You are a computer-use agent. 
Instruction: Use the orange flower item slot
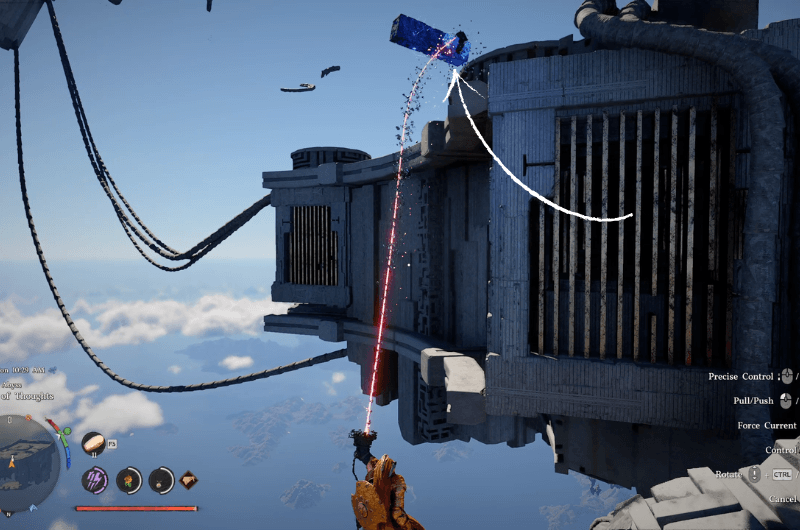(127, 481)
